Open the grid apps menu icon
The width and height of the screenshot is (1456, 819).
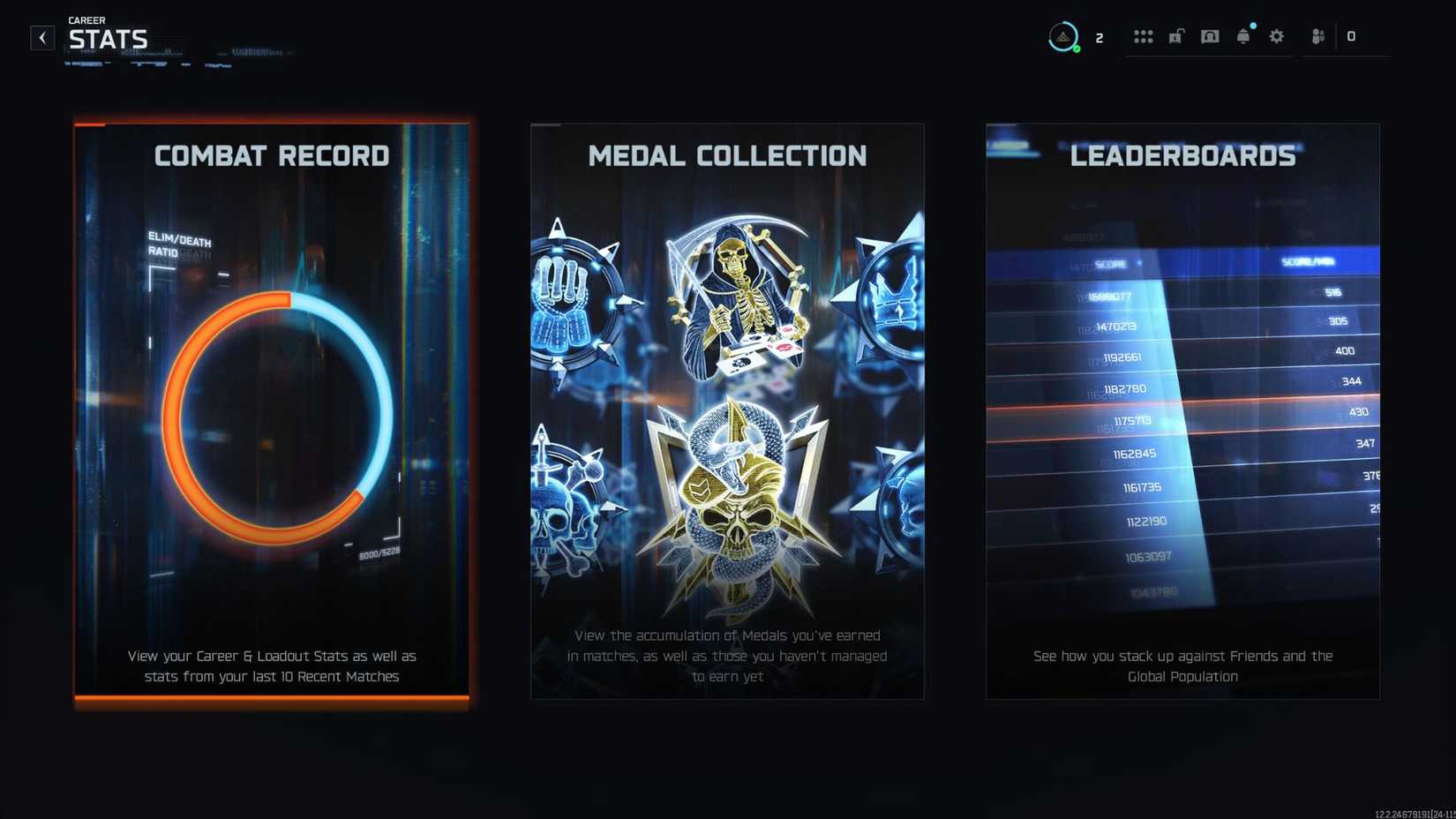(1144, 36)
